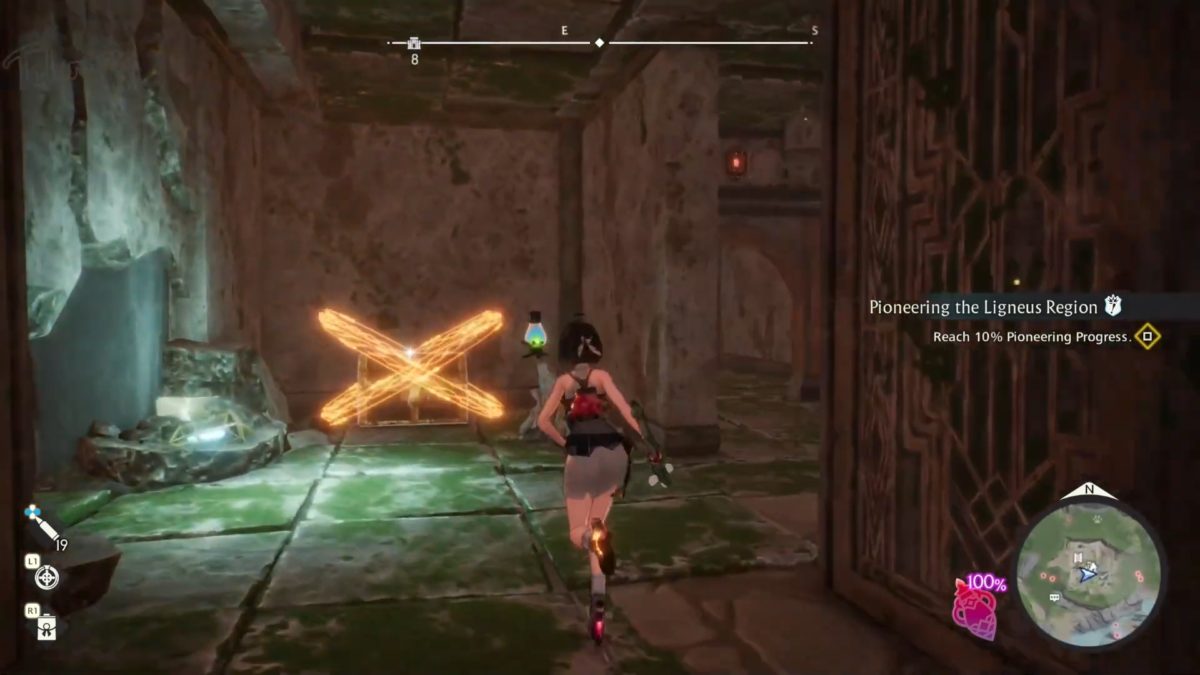Click the speech bubble marker on minimap

coord(1055,597)
